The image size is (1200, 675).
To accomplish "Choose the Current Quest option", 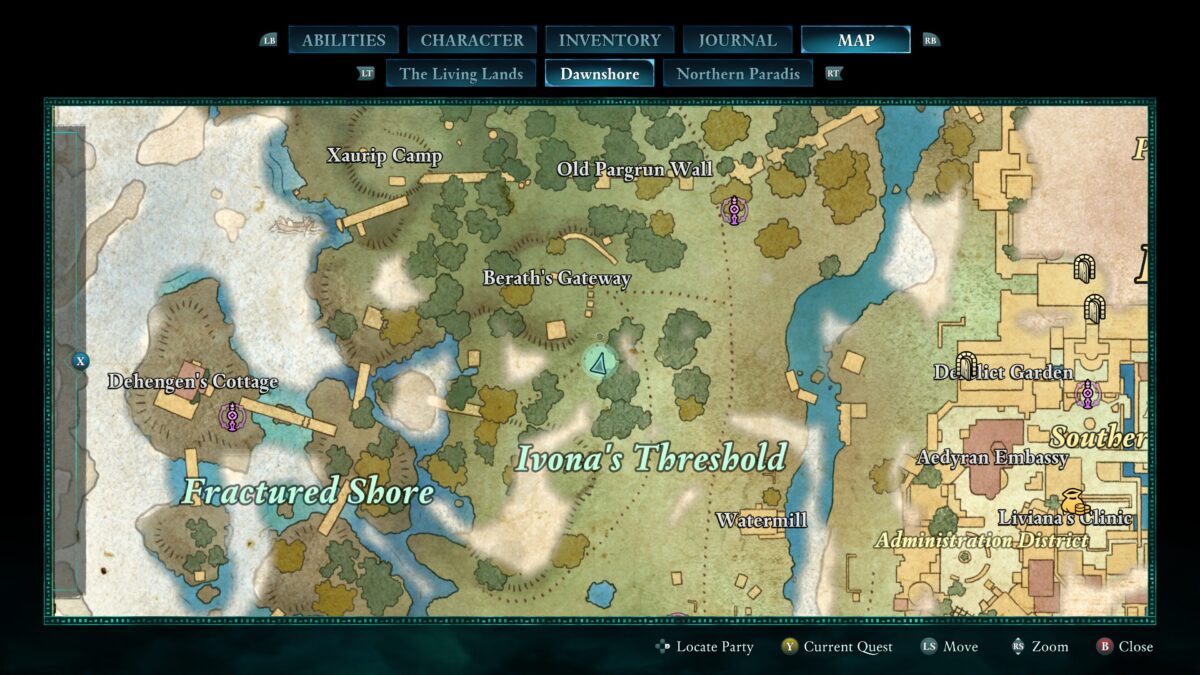I will click(837, 647).
